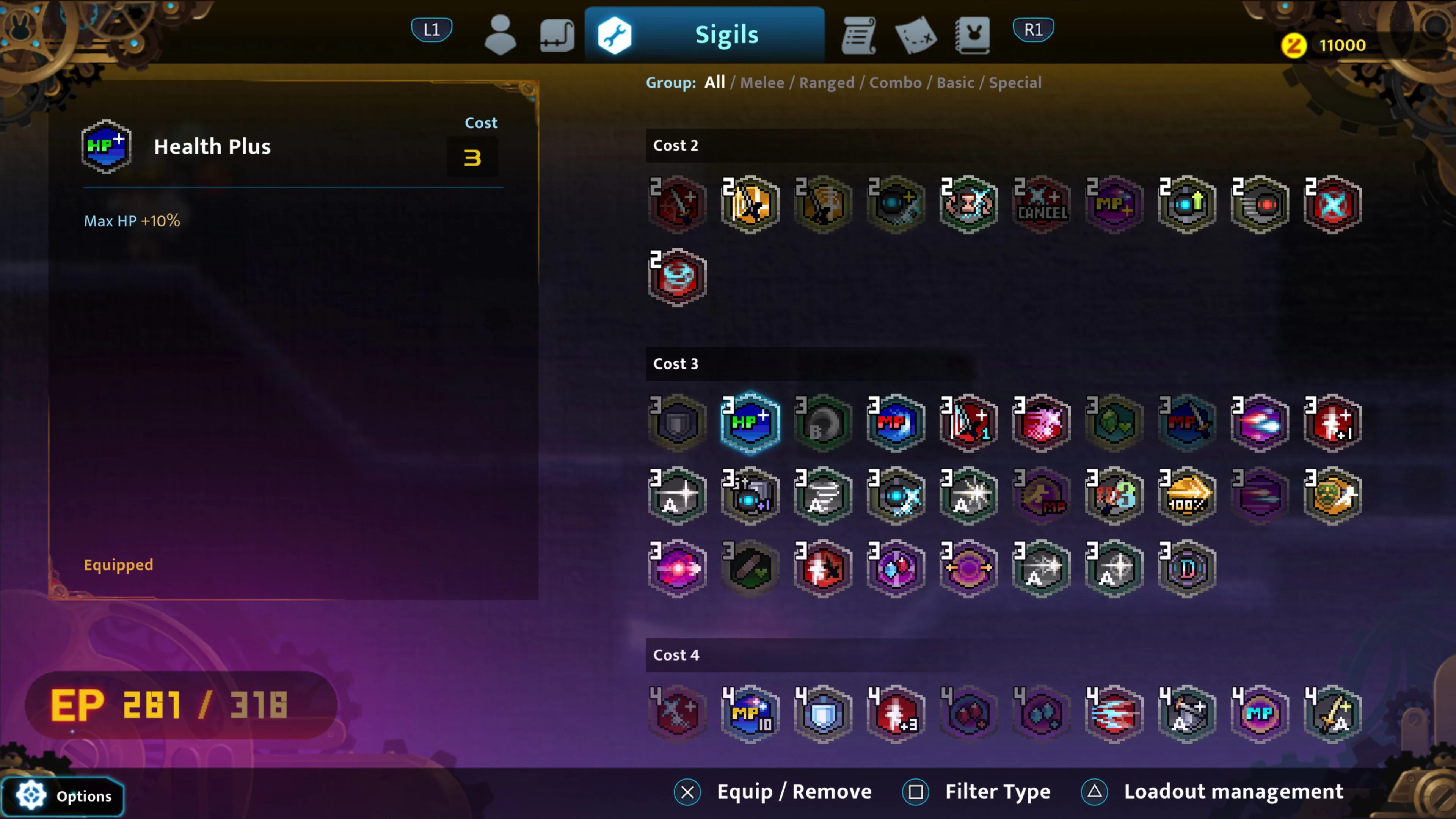The width and height of the screenshot is (1456, 819).
Task: Select the MP+ sigil in the Cost 2 row
Action: pyautogui.click(x=1114, y=204)
